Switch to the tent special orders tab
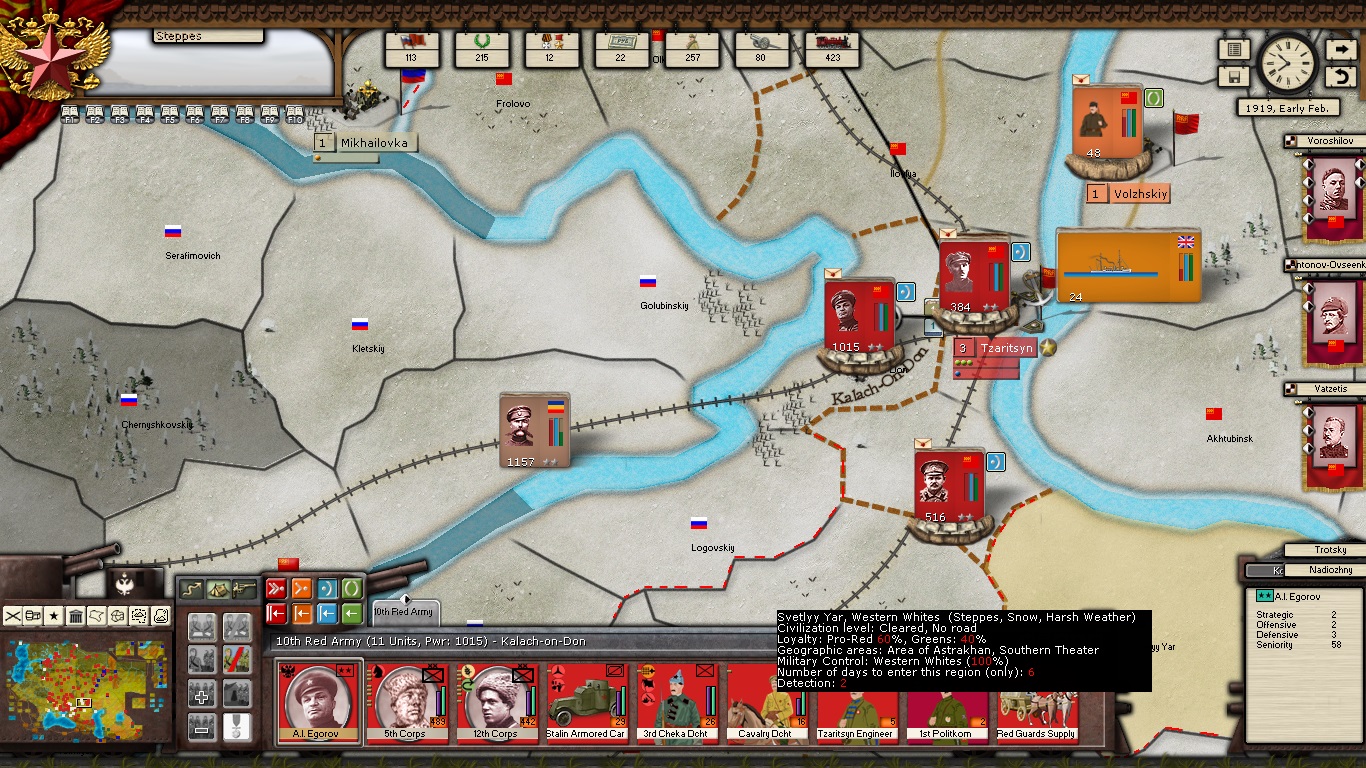The height and width of the screenshot is (768, 1366). 217,589
